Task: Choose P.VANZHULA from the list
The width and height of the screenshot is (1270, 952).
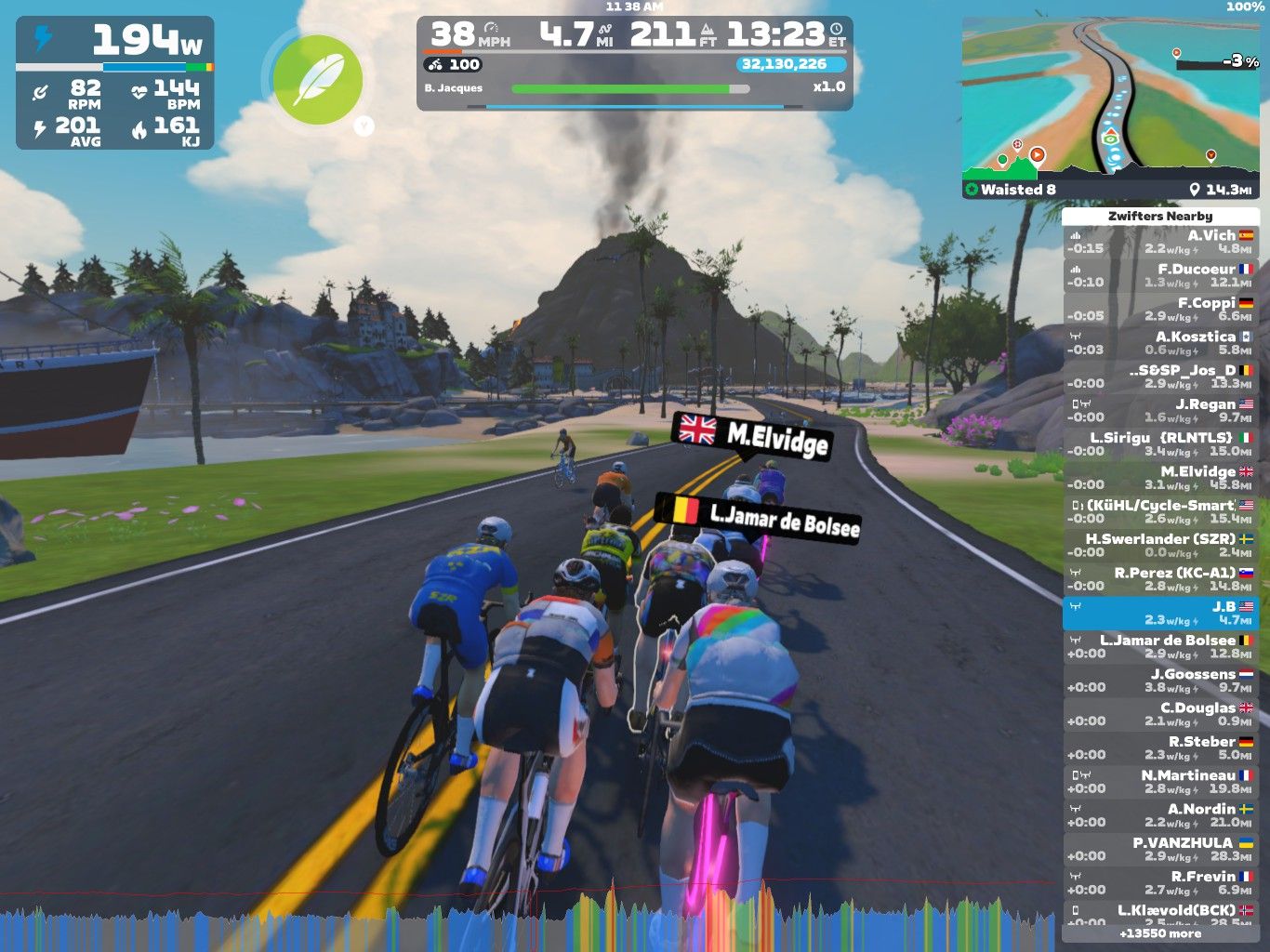Action: point(1160,850)
